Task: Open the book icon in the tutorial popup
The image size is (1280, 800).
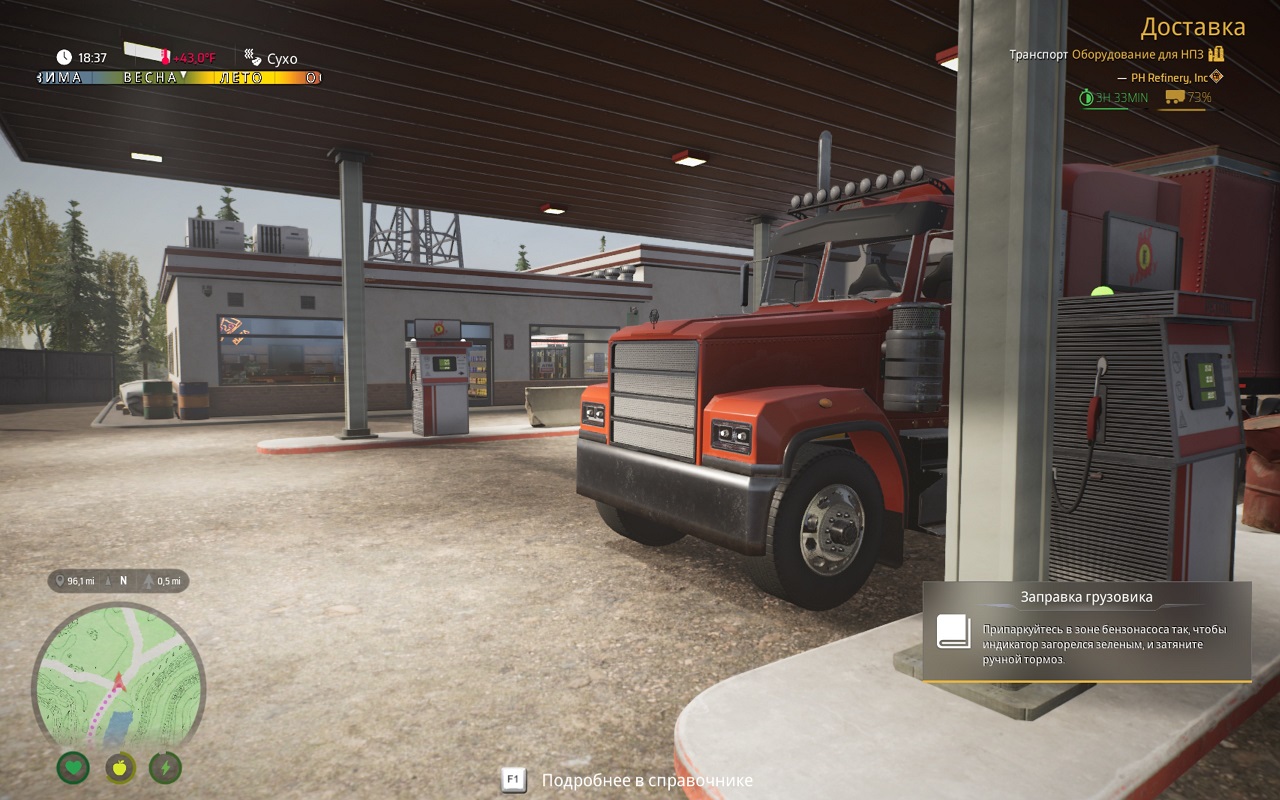Action: point(953,631)
